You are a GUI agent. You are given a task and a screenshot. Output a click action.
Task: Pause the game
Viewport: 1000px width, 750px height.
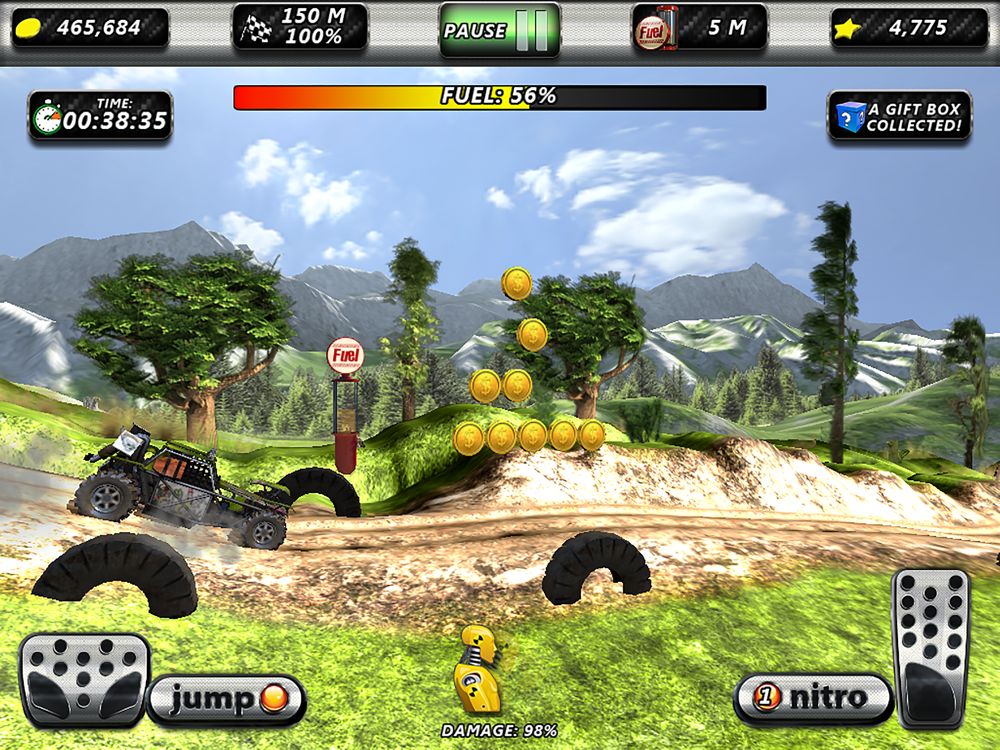(499, 30)
